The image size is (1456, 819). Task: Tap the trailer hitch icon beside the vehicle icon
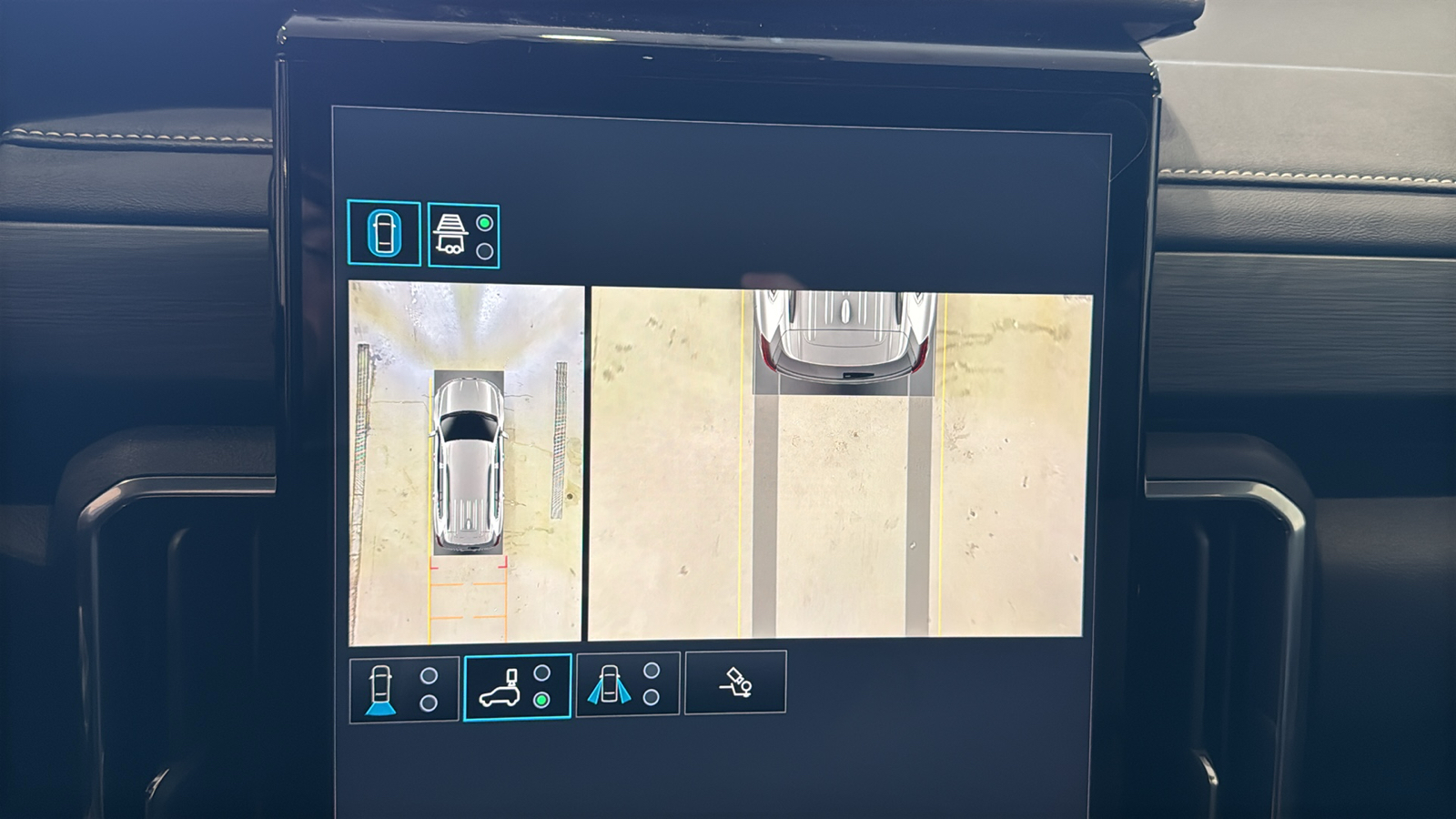pyautogui.click(x=452, y=234)
